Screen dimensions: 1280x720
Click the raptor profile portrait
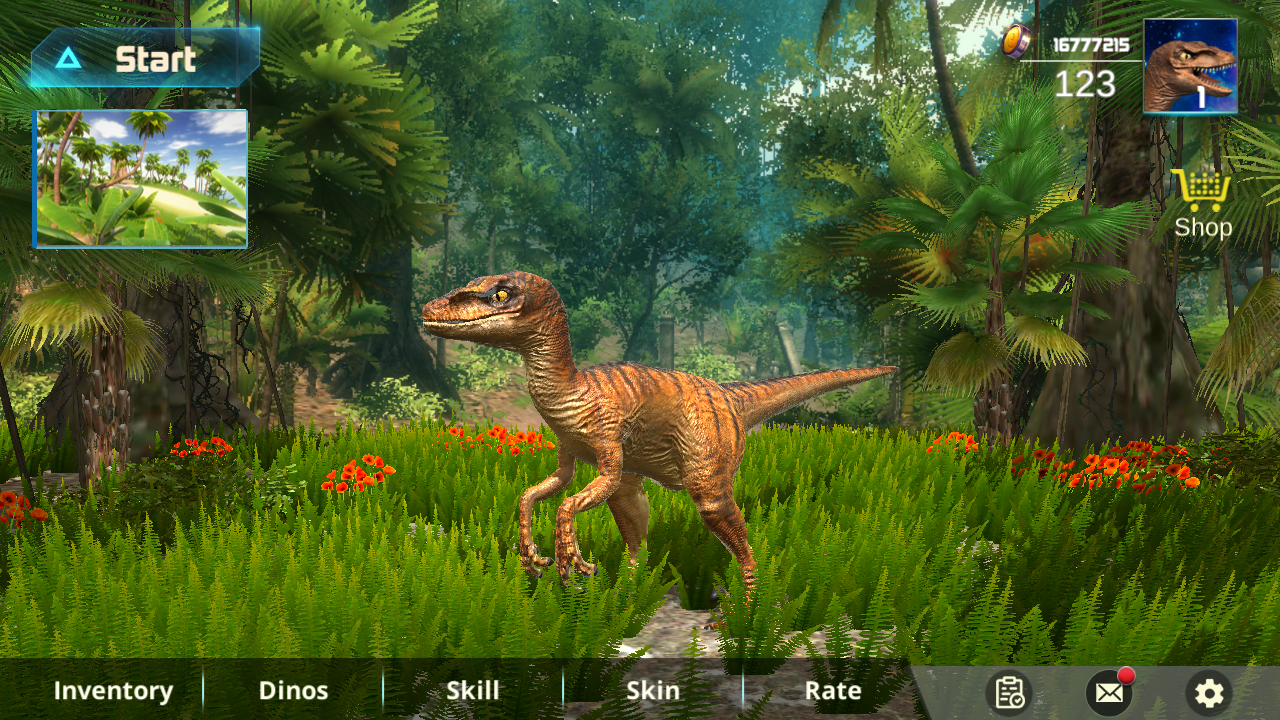click(x=1190, y=66)
